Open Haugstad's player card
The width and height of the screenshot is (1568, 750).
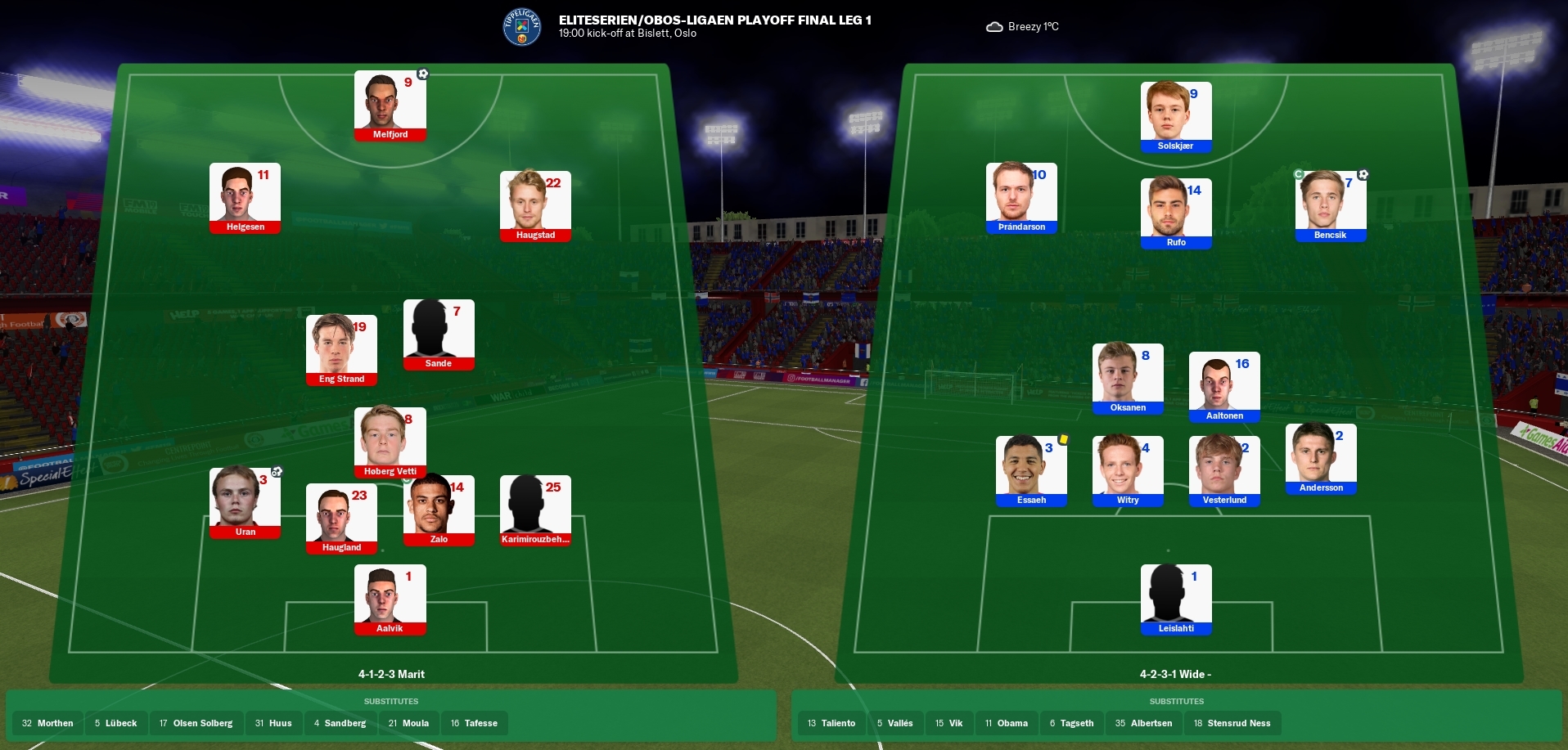(x=535, y=206)
